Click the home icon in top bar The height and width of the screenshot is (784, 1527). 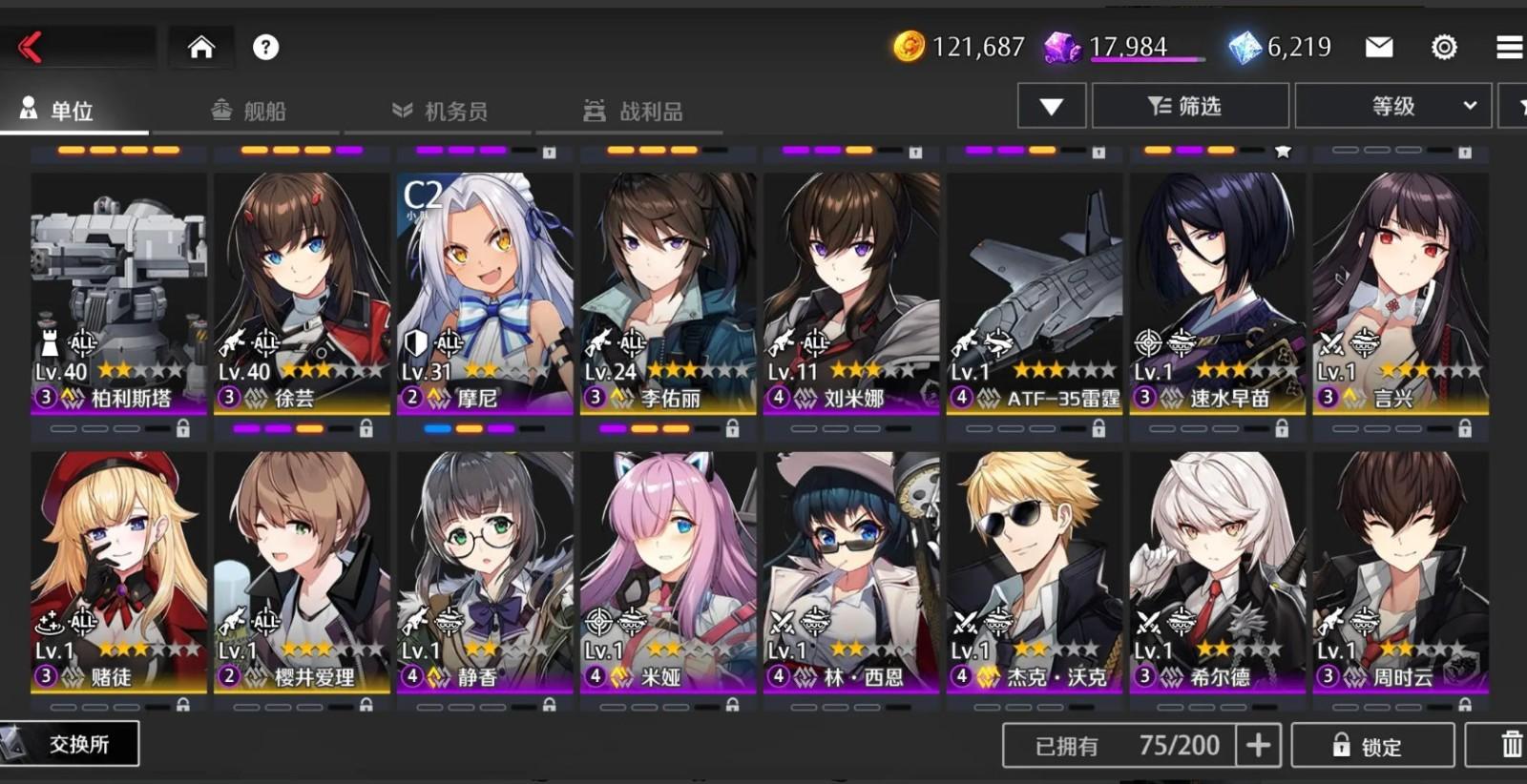coord(200,45)
